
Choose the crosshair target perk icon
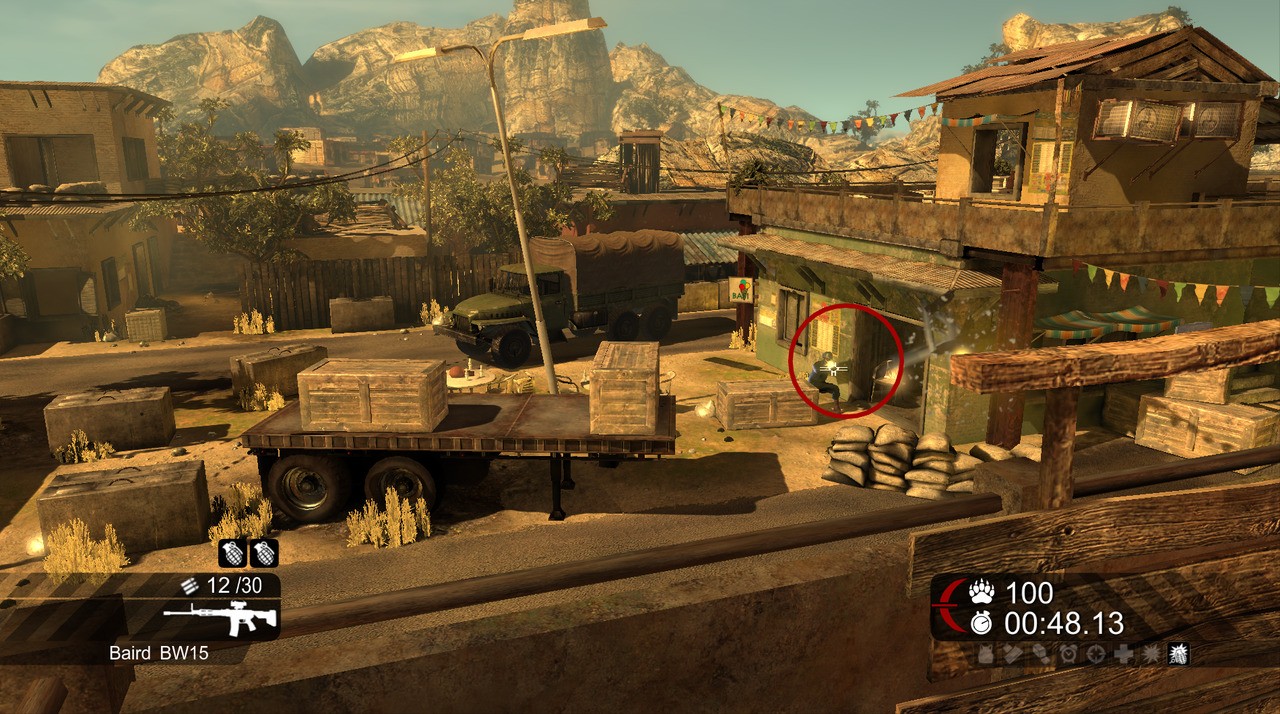tap(1096, 654)
